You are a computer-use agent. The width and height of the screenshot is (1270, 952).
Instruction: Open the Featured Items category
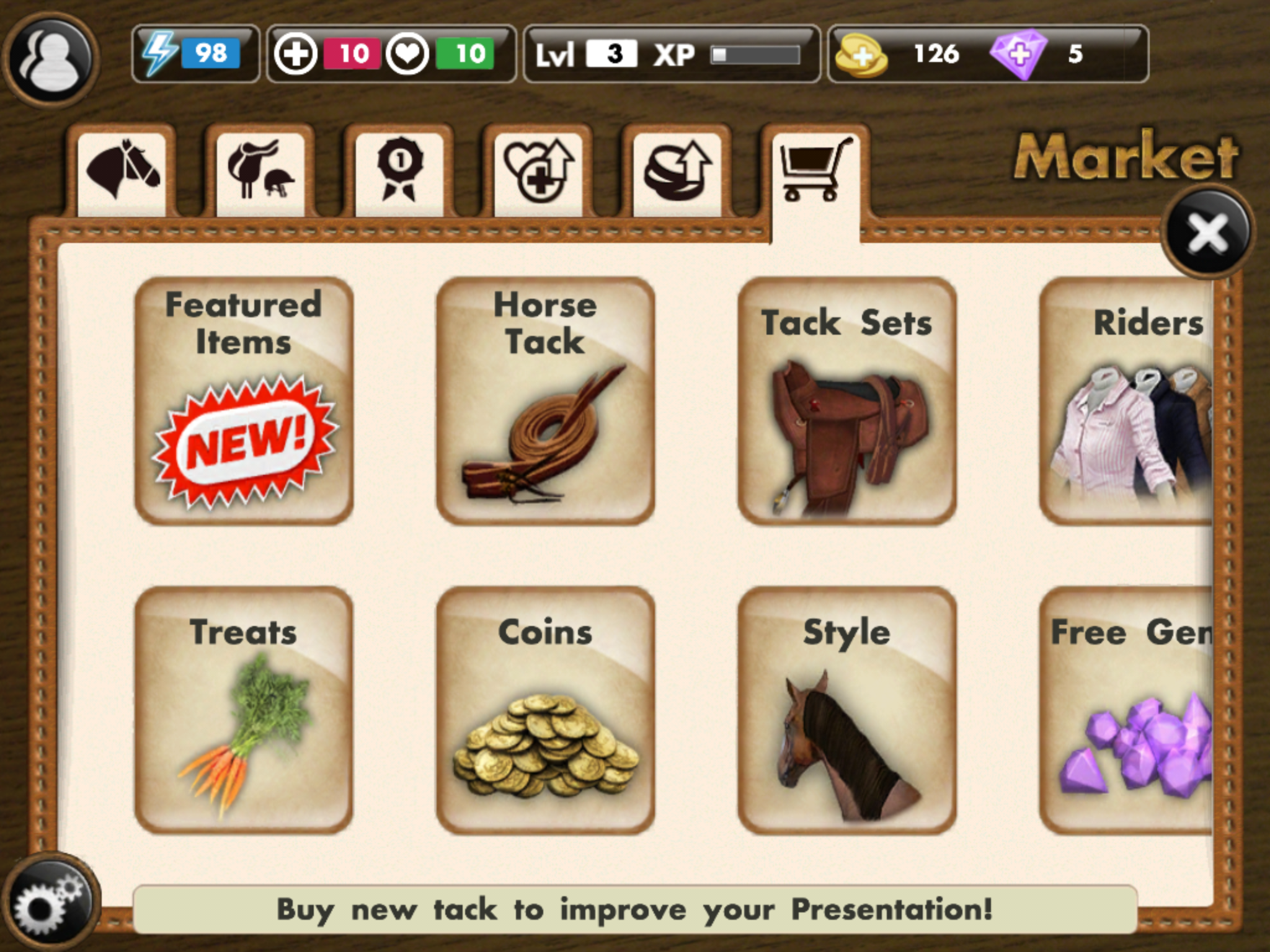244,401
